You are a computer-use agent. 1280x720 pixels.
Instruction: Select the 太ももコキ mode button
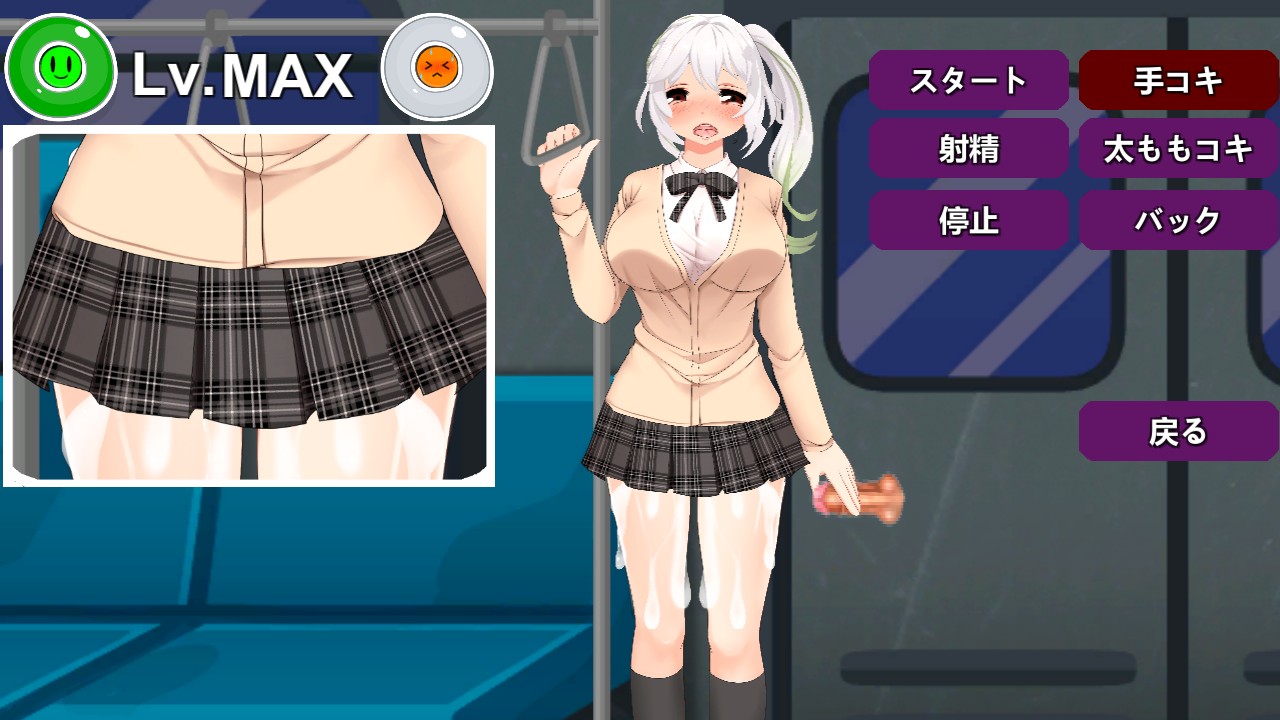click(x=1178, y=150)
